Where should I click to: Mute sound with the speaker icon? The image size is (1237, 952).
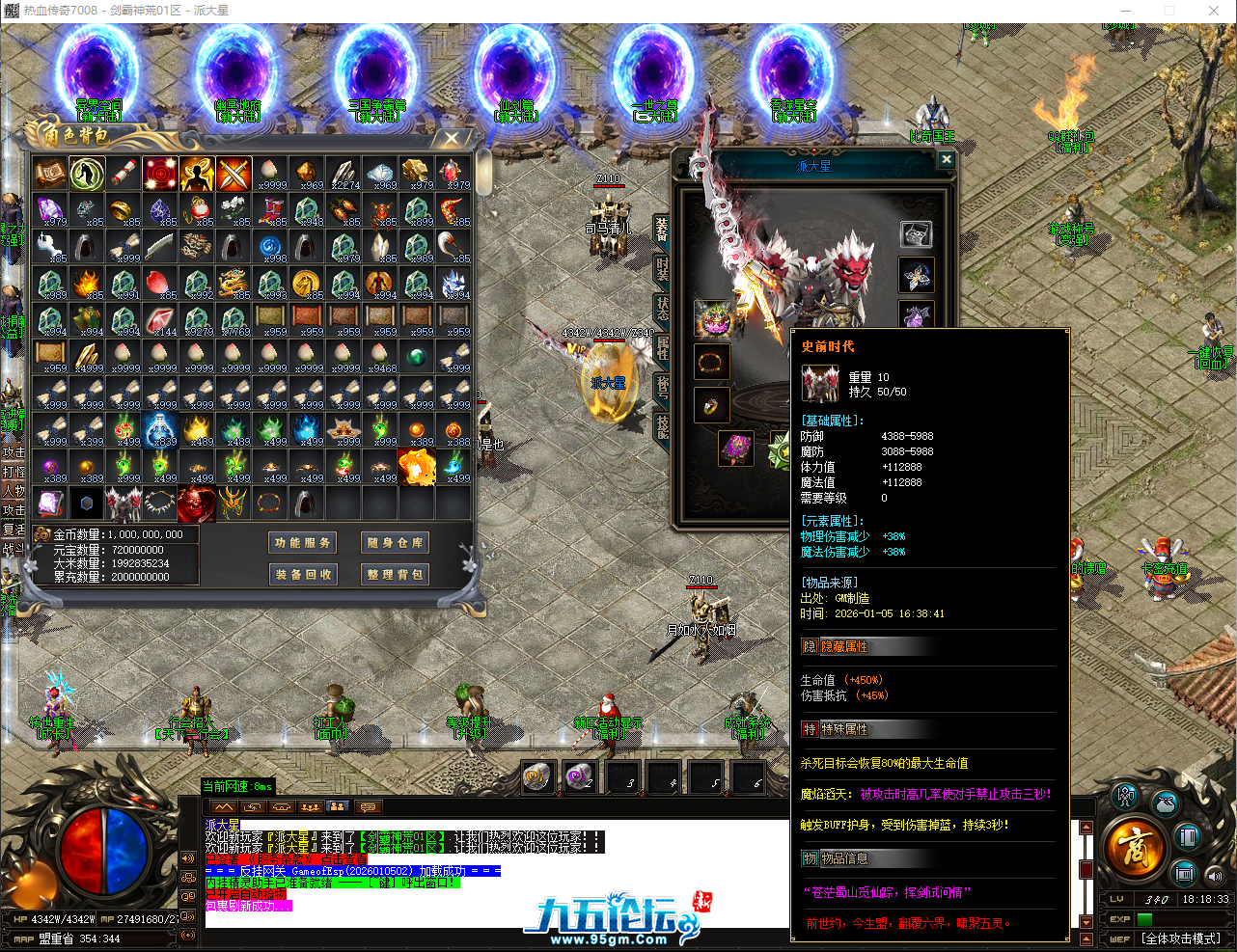[1215, 876]
